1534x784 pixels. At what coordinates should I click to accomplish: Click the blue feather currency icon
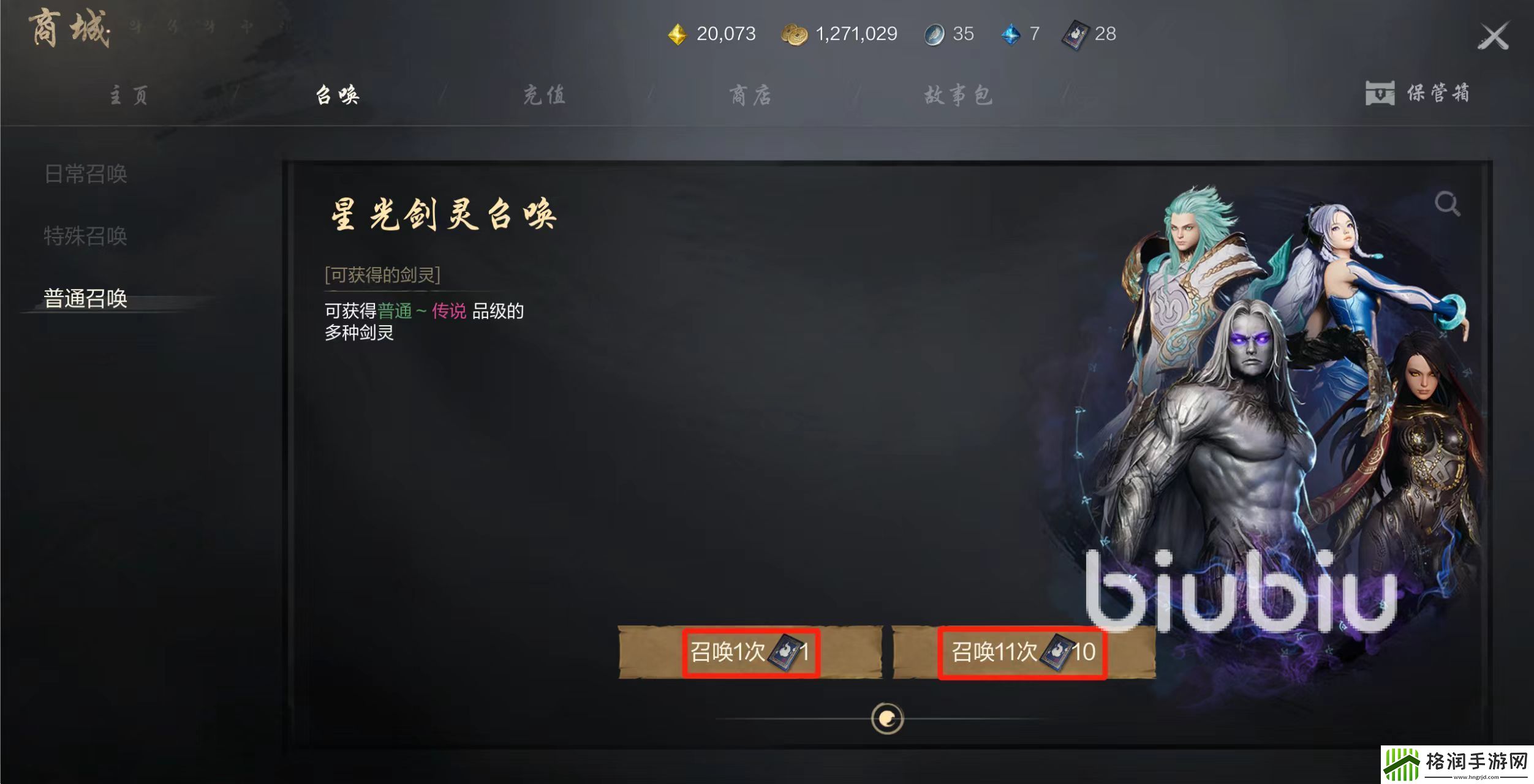[x=934, y=34]
